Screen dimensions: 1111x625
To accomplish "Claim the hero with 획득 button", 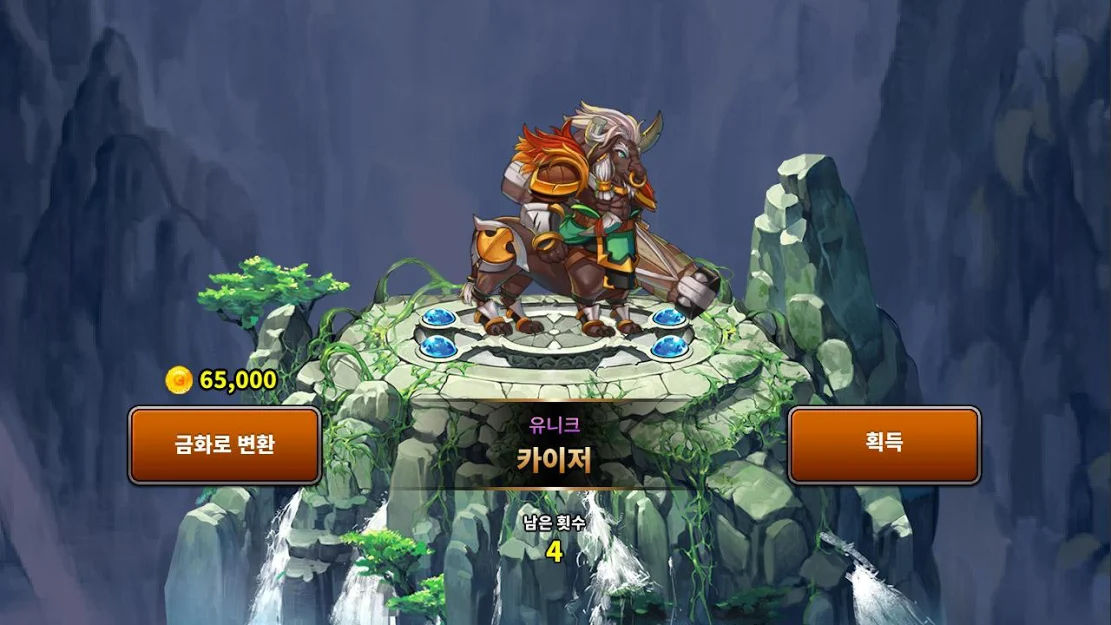I will pos(884,445).
